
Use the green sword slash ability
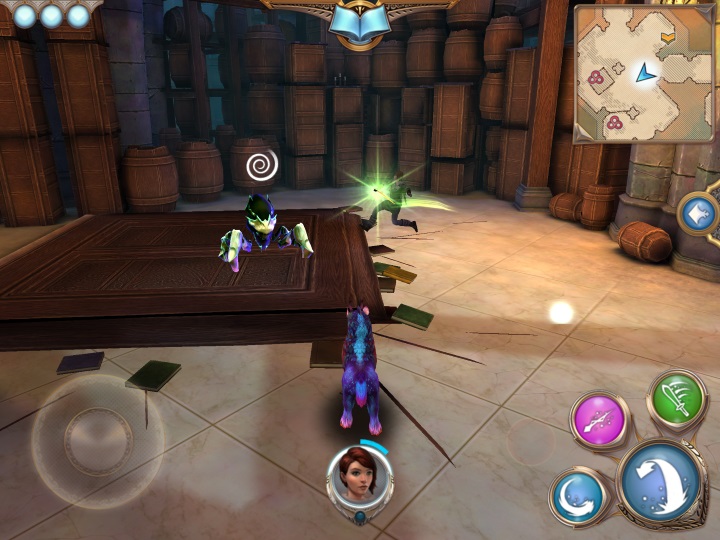click(x=679, y=400)
